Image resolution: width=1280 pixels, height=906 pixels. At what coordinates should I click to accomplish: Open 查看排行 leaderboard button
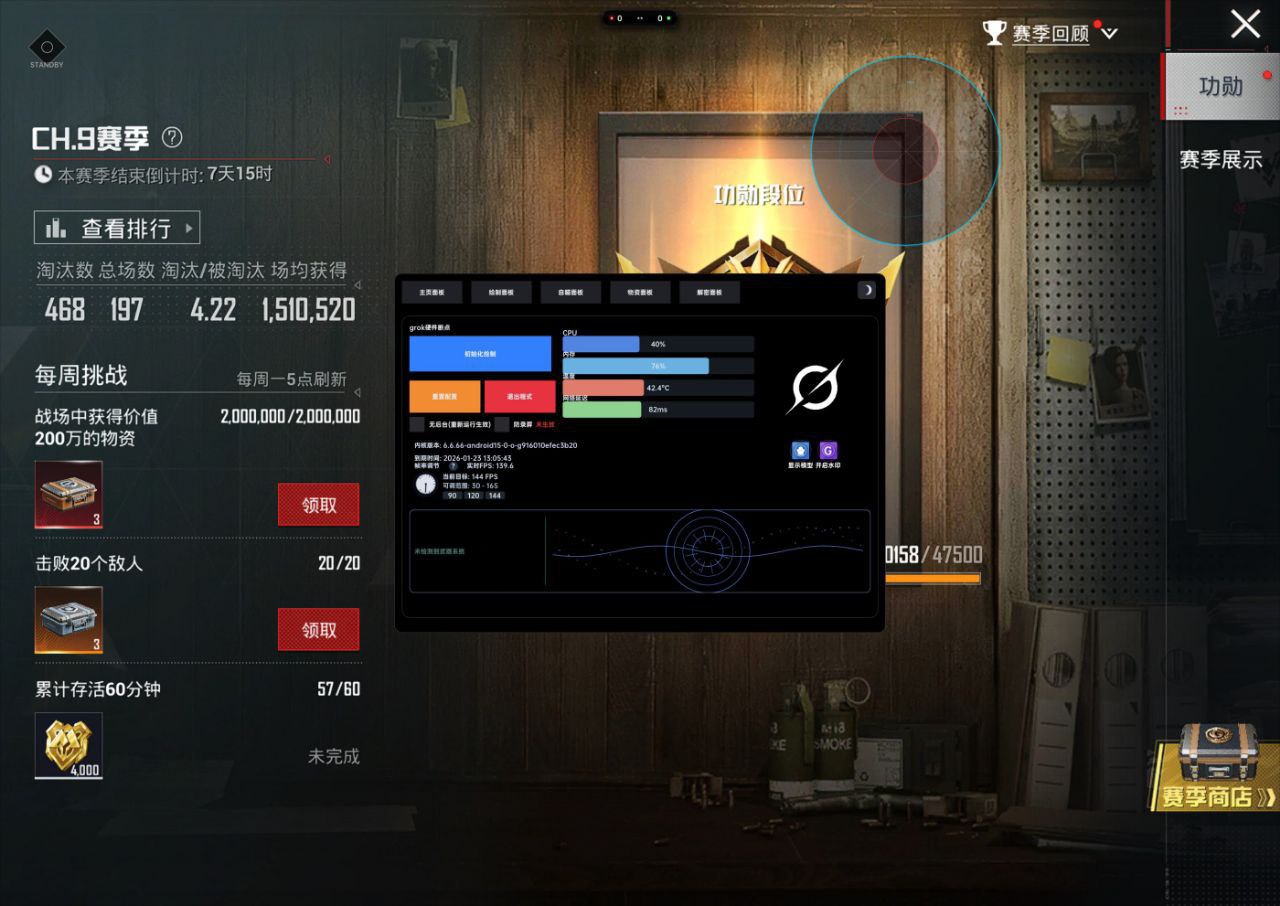tap(117, 228)
